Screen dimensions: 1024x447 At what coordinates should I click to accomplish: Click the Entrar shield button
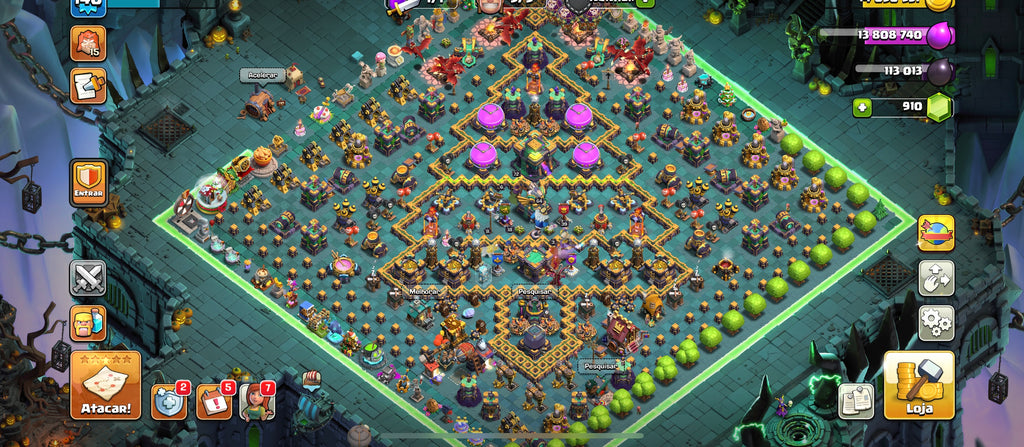[89, 184]
